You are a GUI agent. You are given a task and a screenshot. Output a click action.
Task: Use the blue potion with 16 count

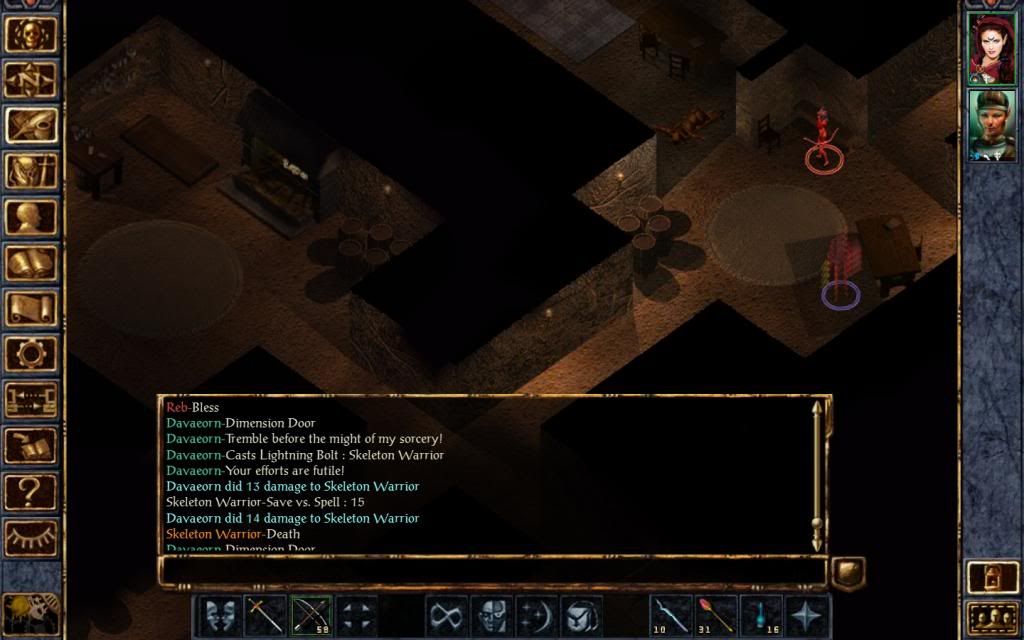[761, 615]
